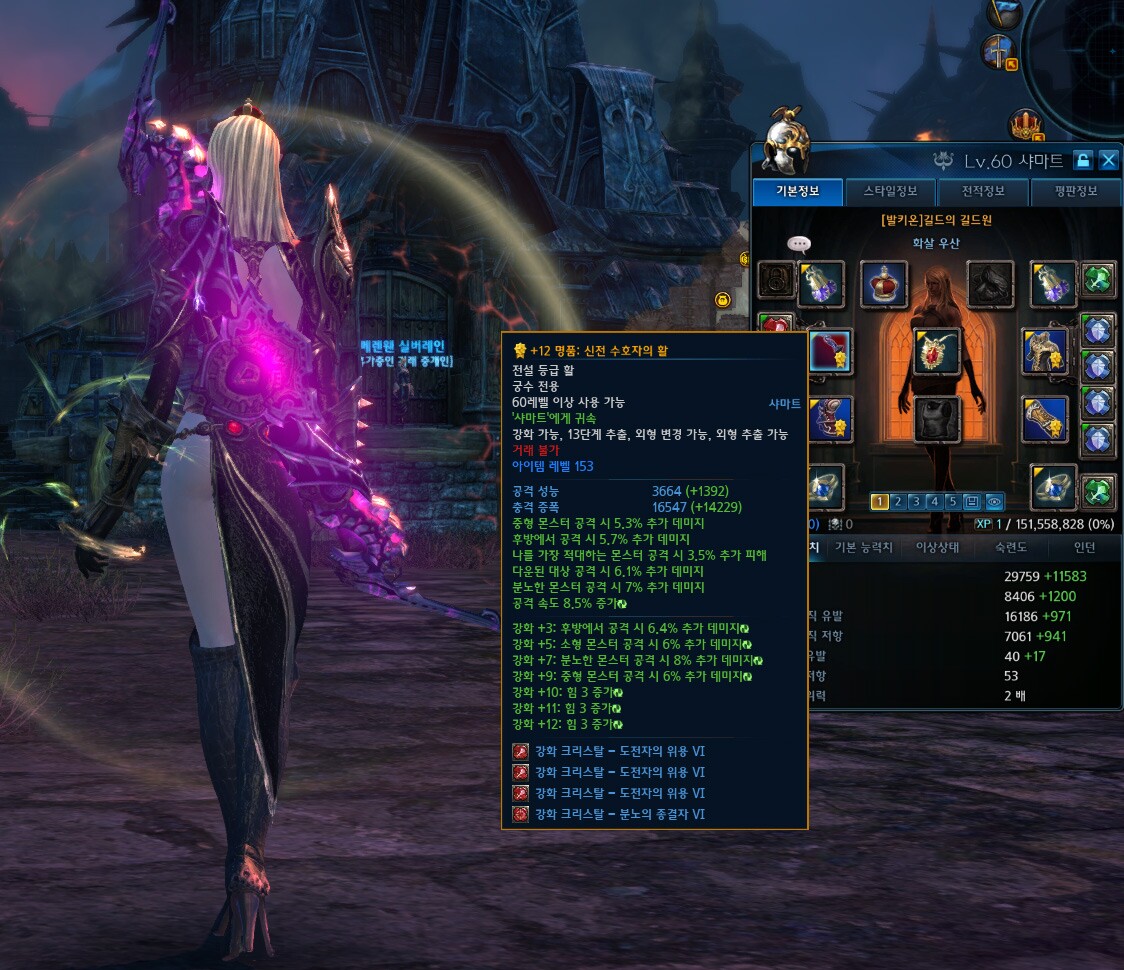The image size is (1124, 970).
Task: Toggle the eye visibility icon
Action: click(993, 502)
